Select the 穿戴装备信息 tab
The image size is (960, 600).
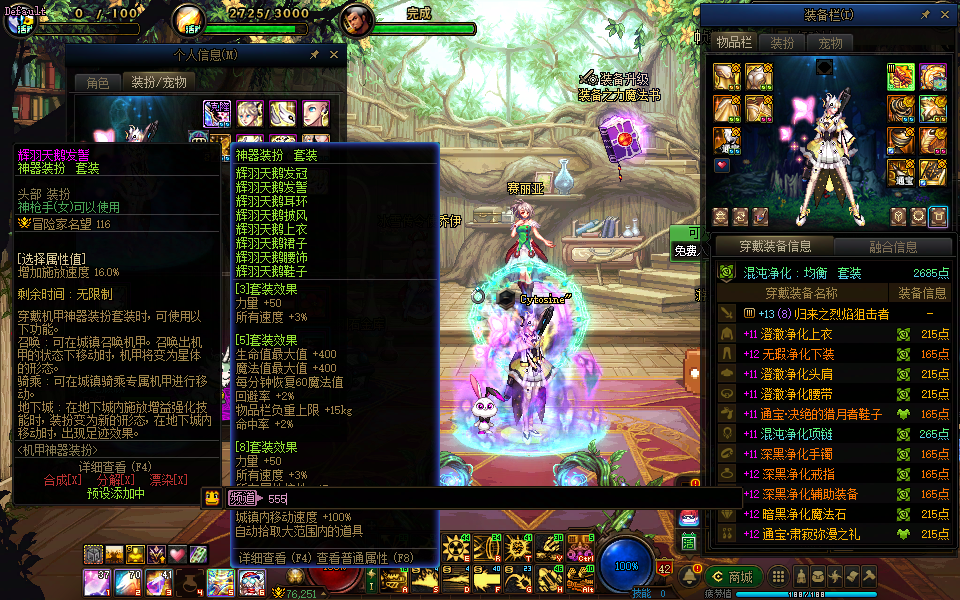click(x=774, y=247)
